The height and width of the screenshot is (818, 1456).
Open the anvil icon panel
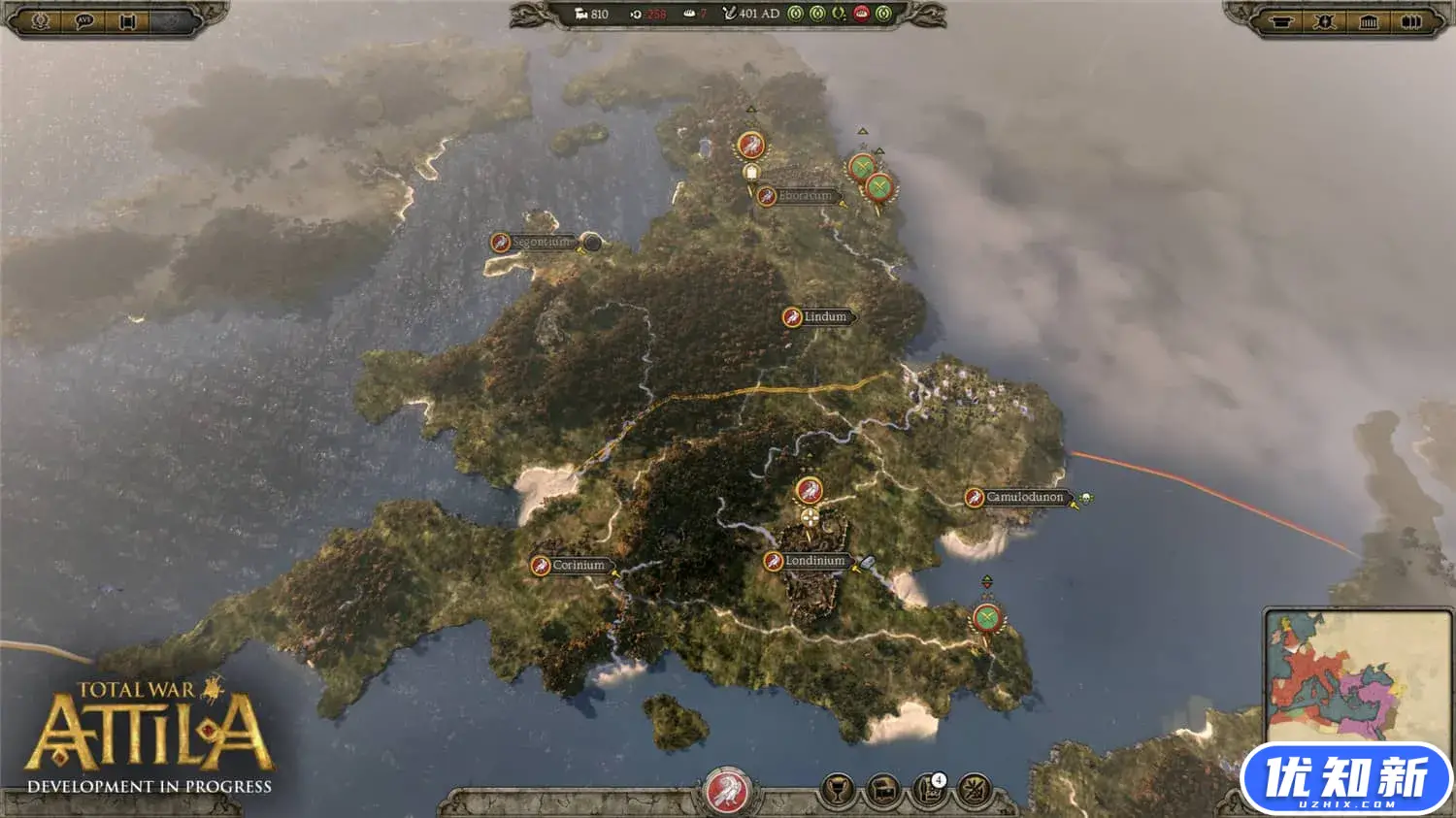pos(1281,21)
